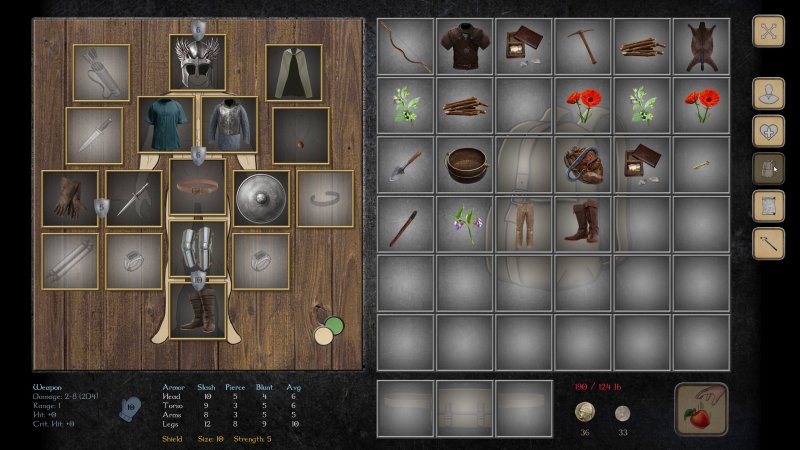The image size is (800, 450).
Task: Pick the equipped leather belt slot
Action: click(x=197, y=186)
